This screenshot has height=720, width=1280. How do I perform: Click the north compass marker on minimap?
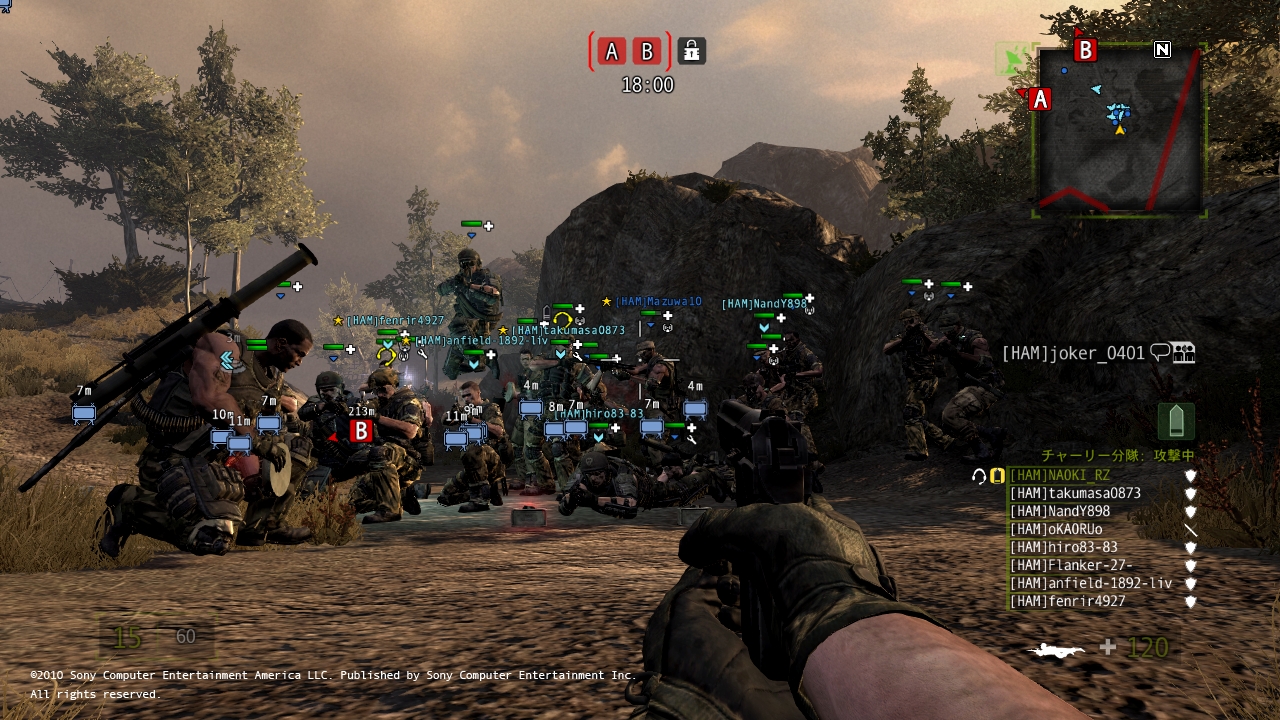(x=1162, y=49)
